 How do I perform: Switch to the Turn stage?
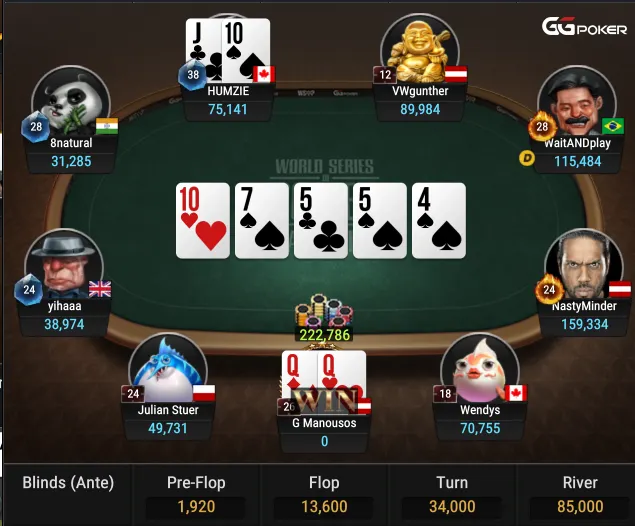[x=452, y=494]
